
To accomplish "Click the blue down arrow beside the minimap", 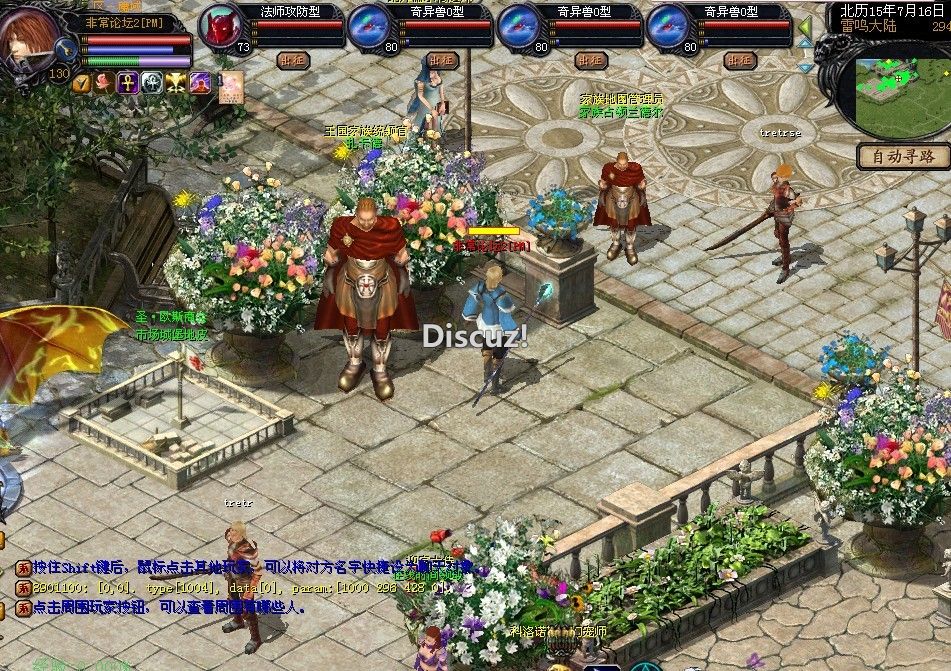I will (805, 67).
